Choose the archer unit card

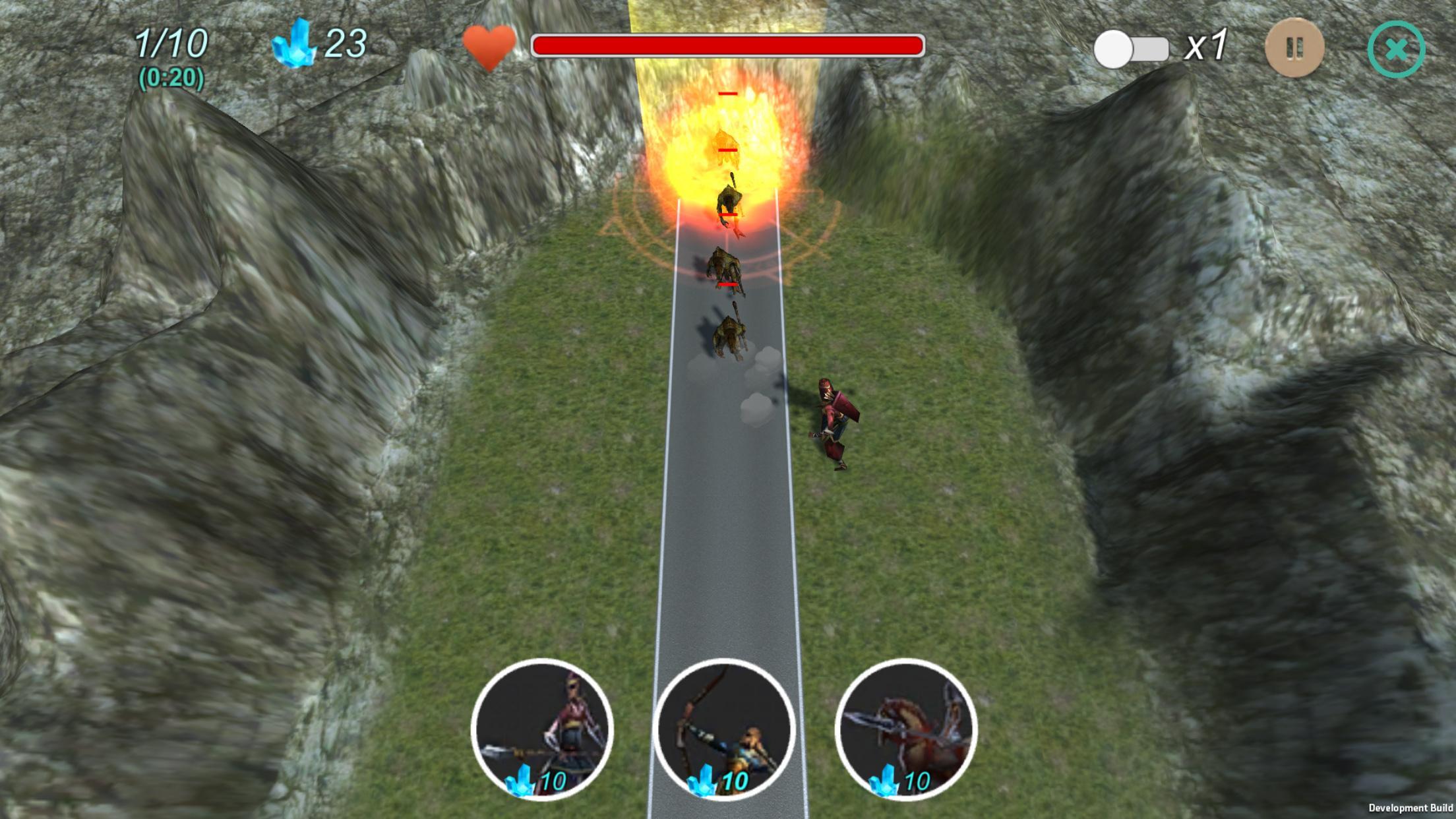coord(724,729)
